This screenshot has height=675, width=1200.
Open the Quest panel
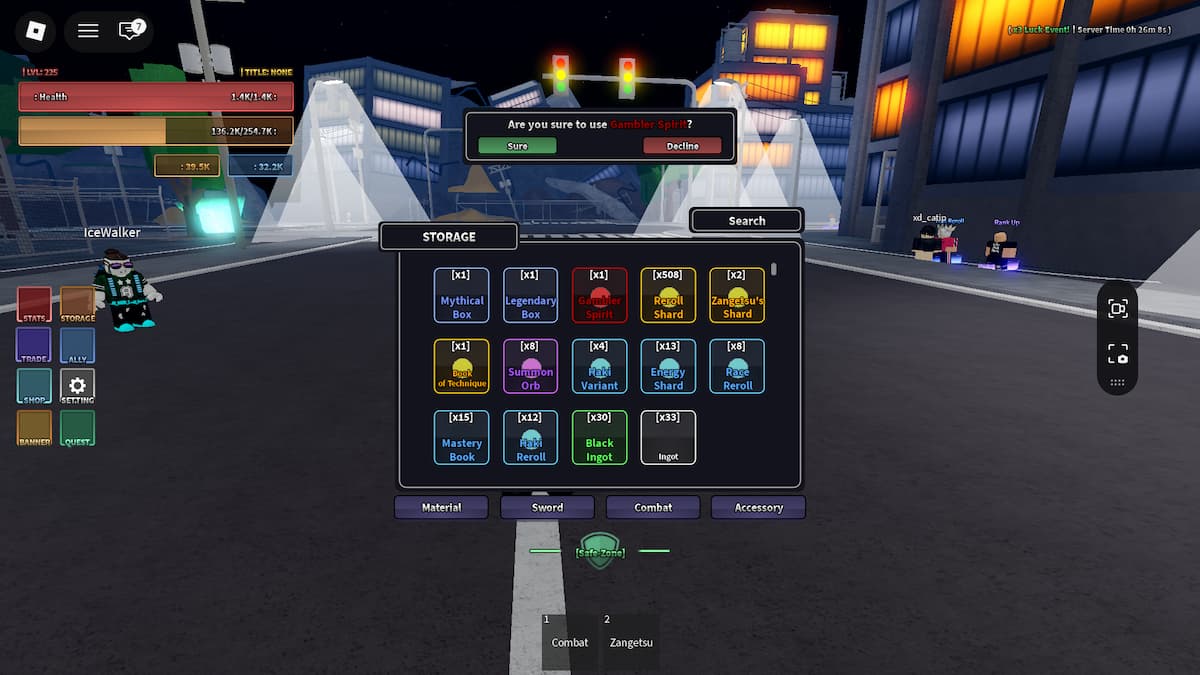coord(77,428)
